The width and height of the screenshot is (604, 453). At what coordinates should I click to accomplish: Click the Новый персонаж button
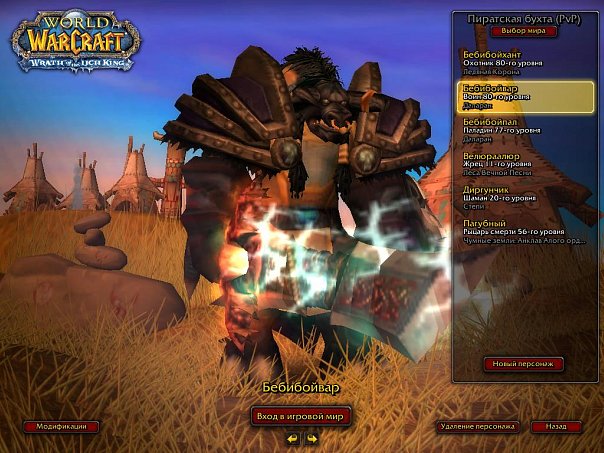pyautogui.click(x=524, y=364)
